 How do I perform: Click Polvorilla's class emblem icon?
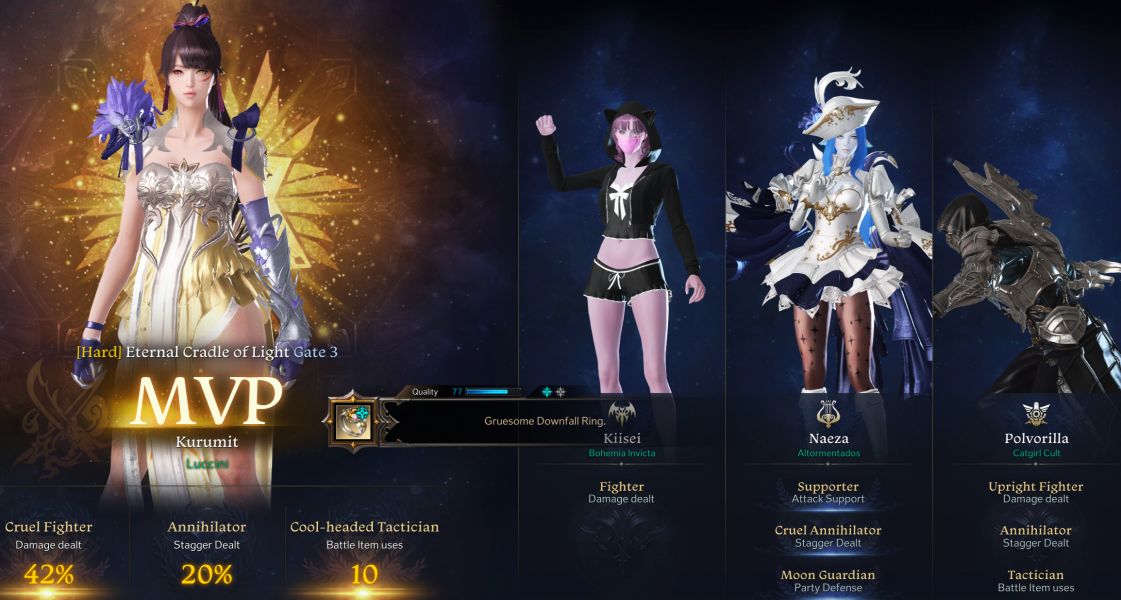coord(1035,412)
